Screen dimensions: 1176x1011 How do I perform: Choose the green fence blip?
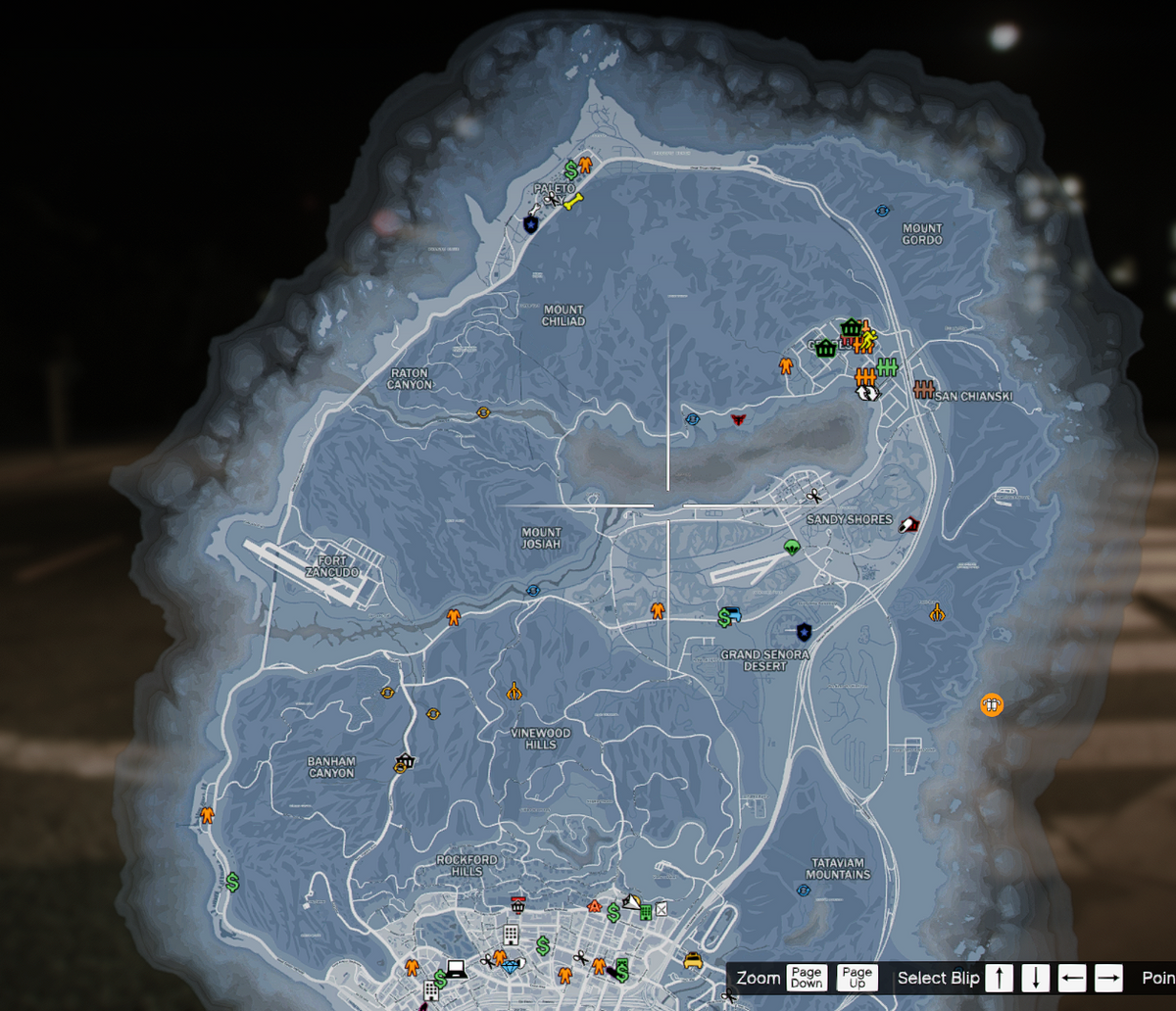[x=888, y=367]
